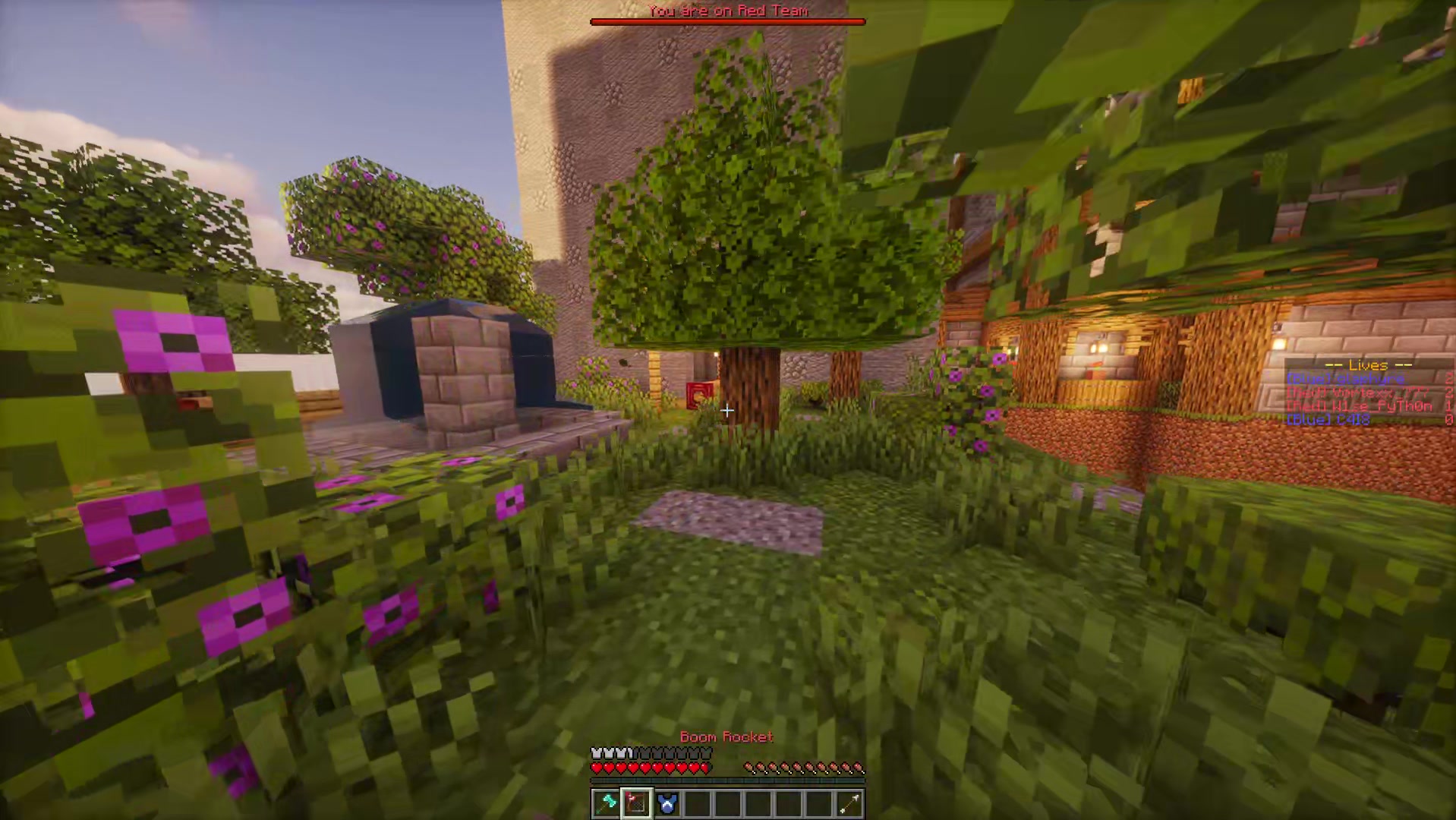Click the [Blue] C418 lives count of zero
Screen dimensions: 1456x820
1448,418
